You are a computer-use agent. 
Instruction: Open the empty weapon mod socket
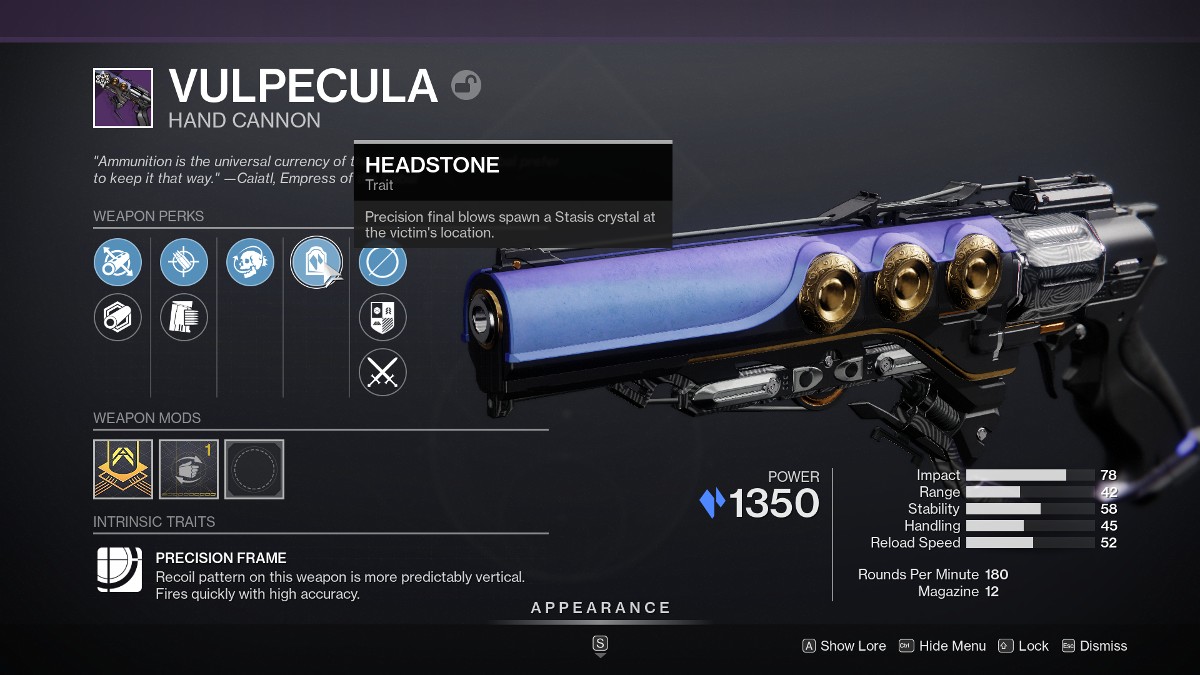coord(254,469)
